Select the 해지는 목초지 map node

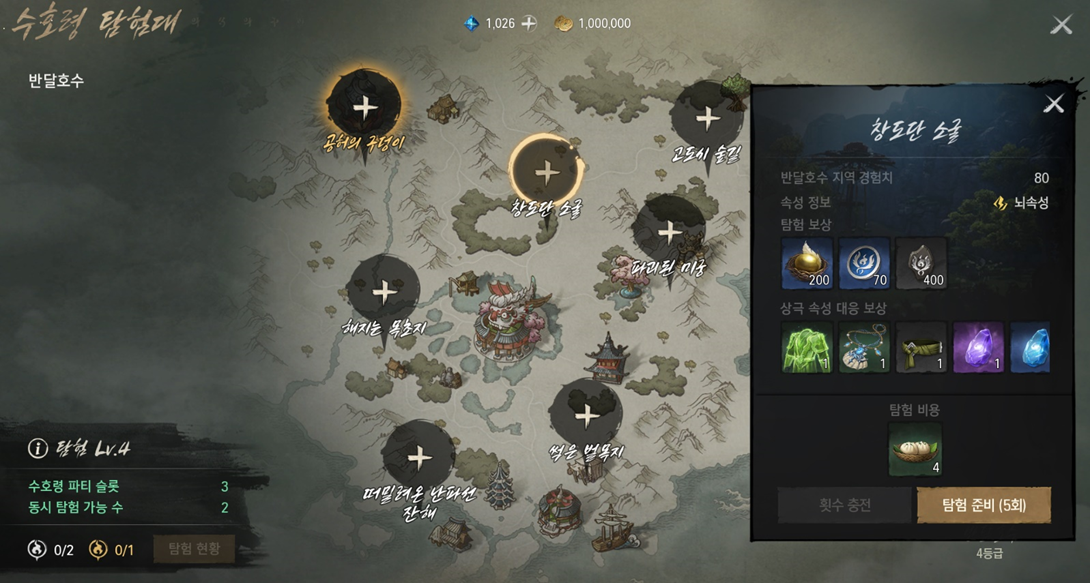point(384,292)
